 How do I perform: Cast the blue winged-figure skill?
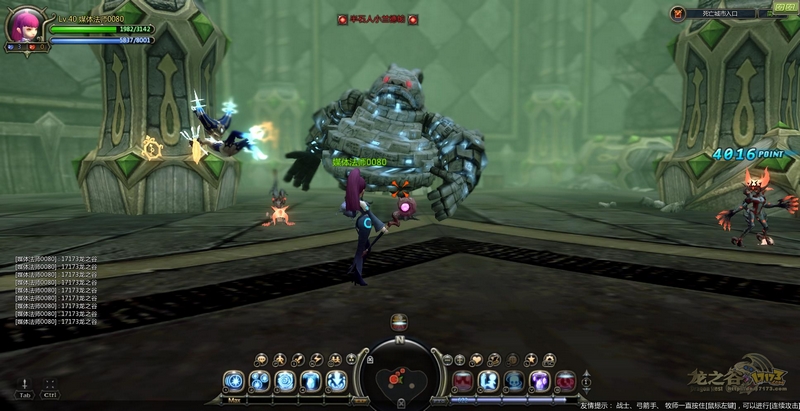tap(335, 381)
